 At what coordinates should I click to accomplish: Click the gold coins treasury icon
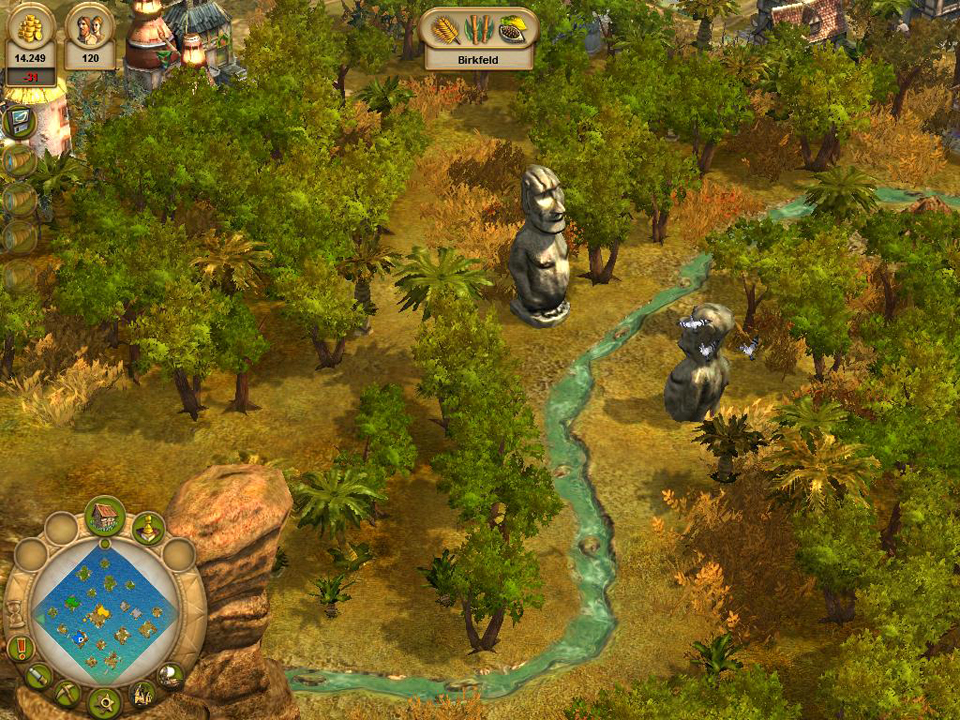coord(31,27)
